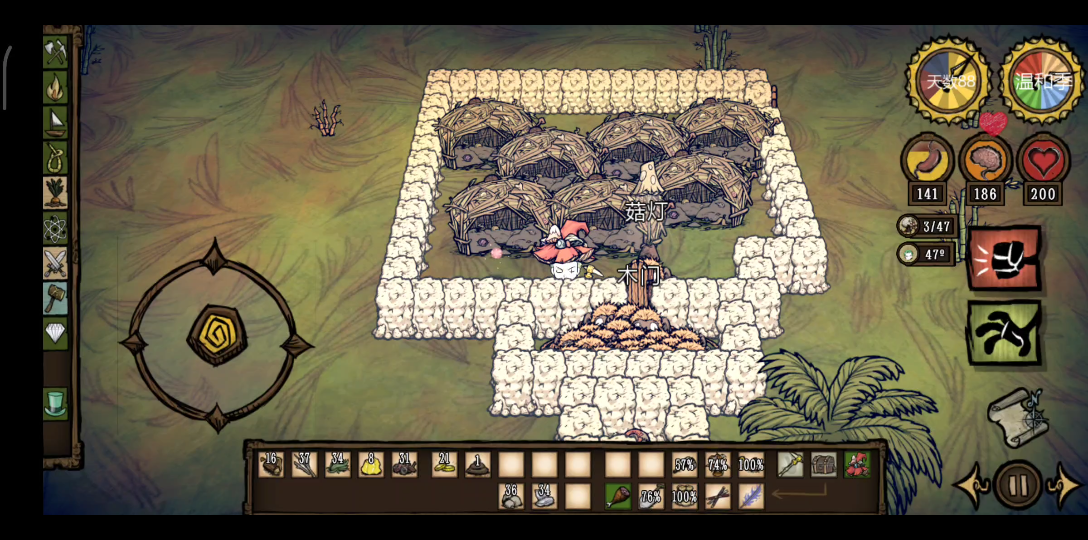Open the Tools crafting tab

pyautogui.click(x=55, y=51)
